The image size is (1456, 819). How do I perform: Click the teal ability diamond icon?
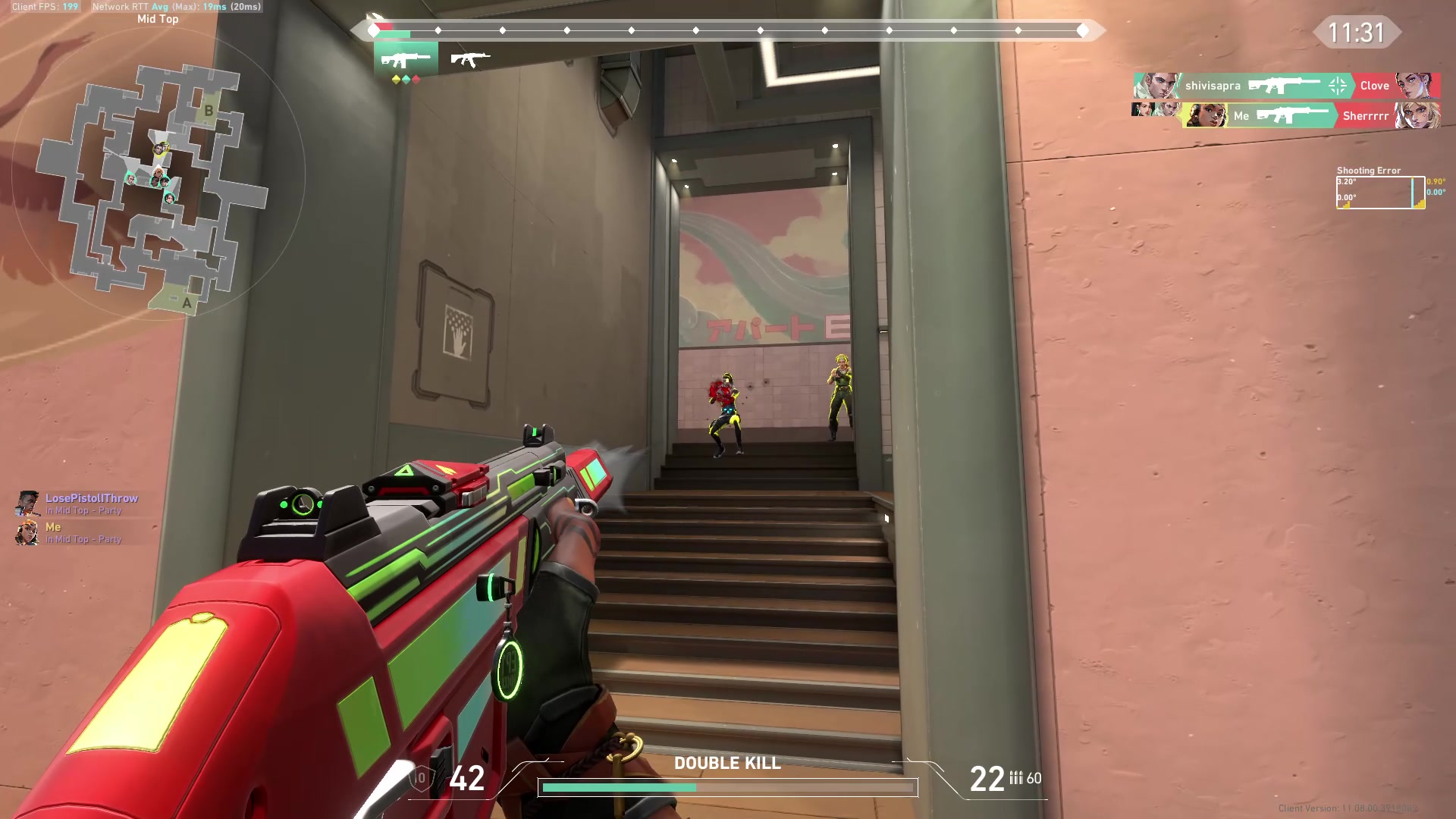(407, 78)
